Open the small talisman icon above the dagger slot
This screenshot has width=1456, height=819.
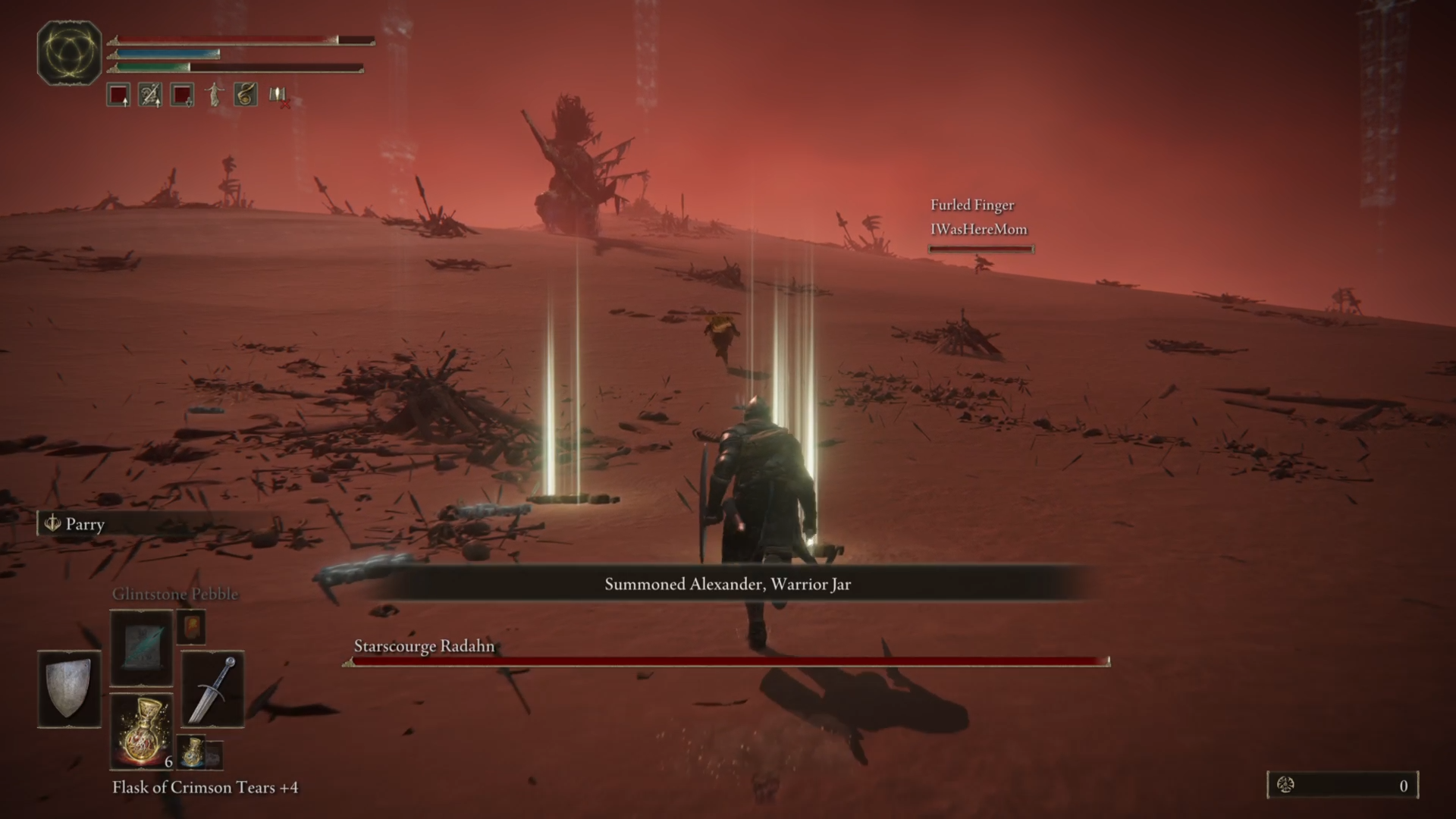[192, 627]
